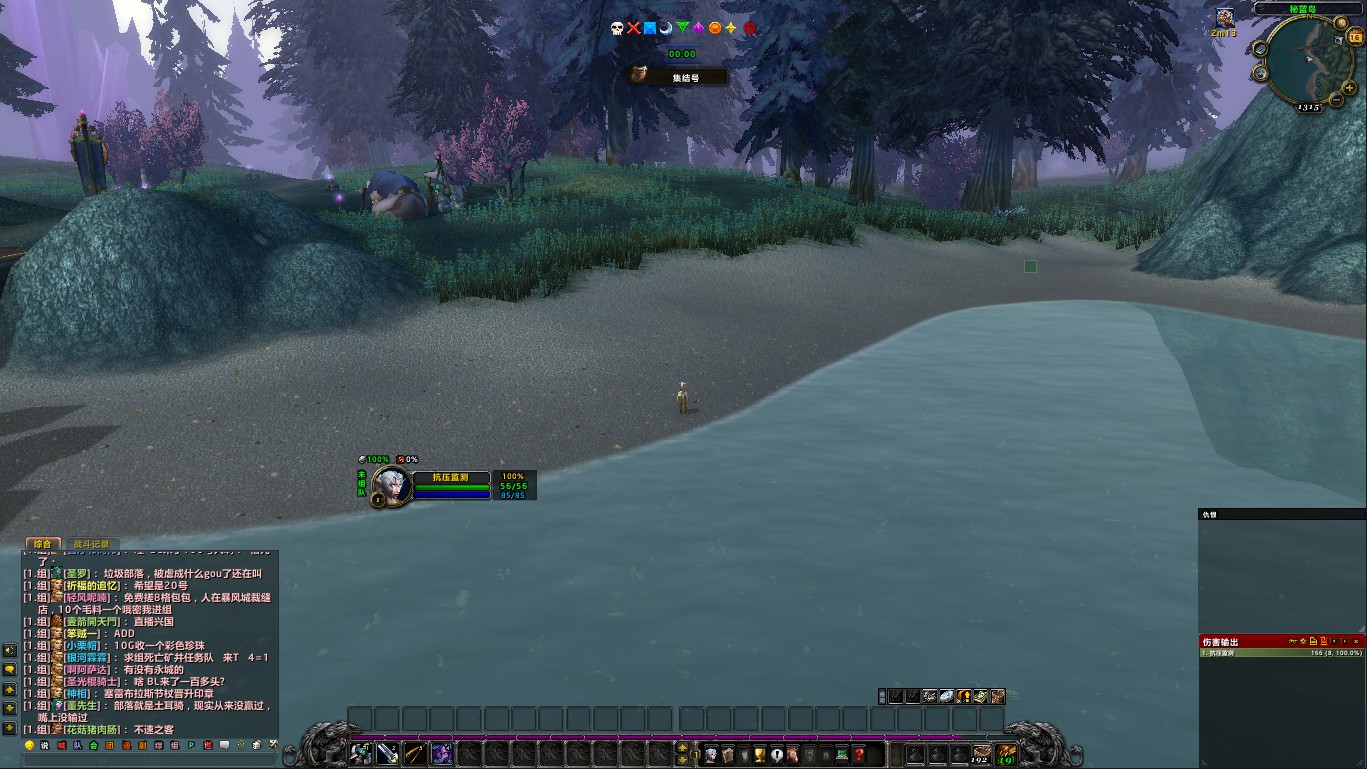Switch to the 综合 chat tab
The height and width of the screenshot is (769, 1367).
coord(42,544)
